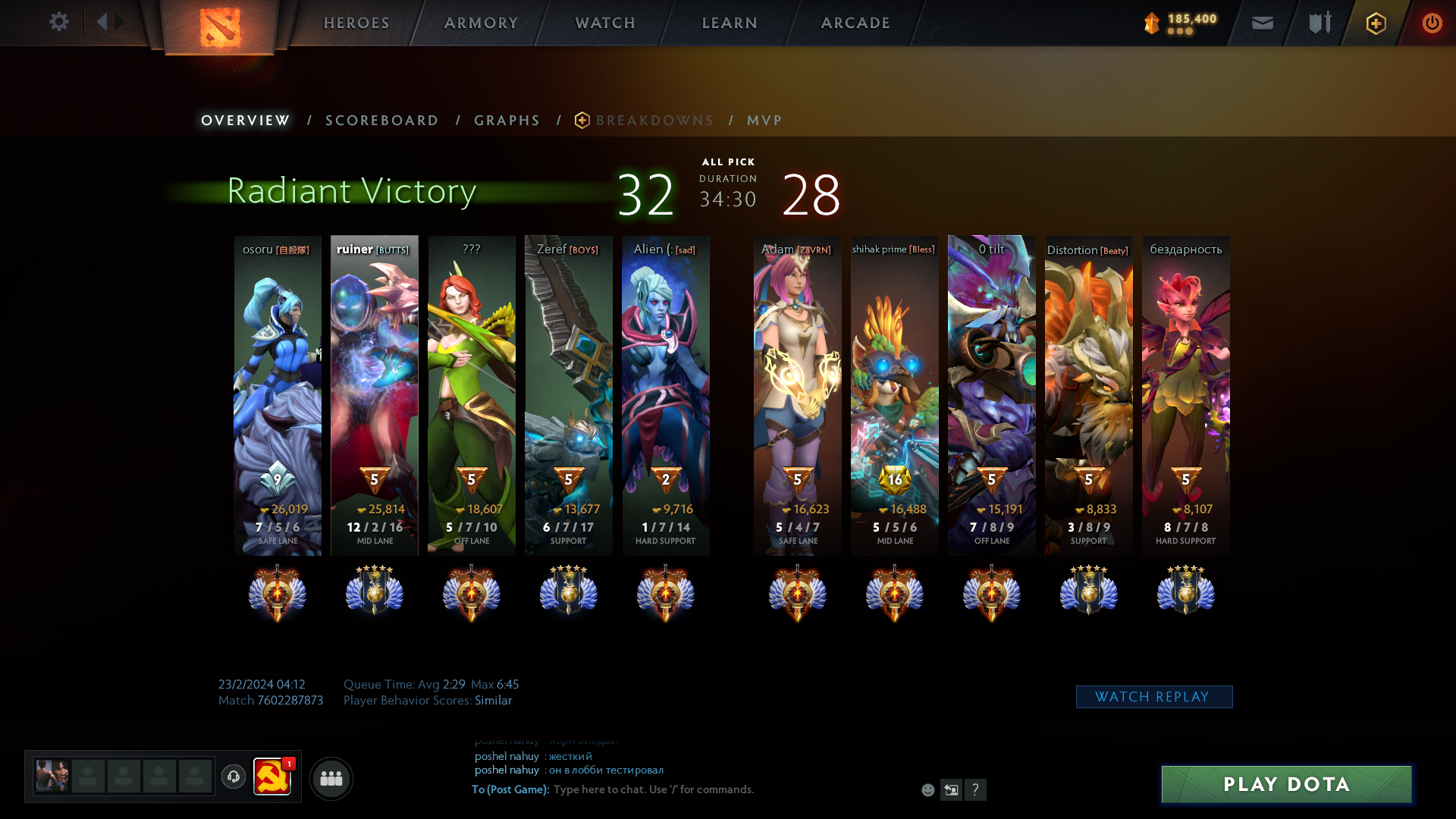
Task: Return to the Dota home logo
Action: click(x=220, y=27)
